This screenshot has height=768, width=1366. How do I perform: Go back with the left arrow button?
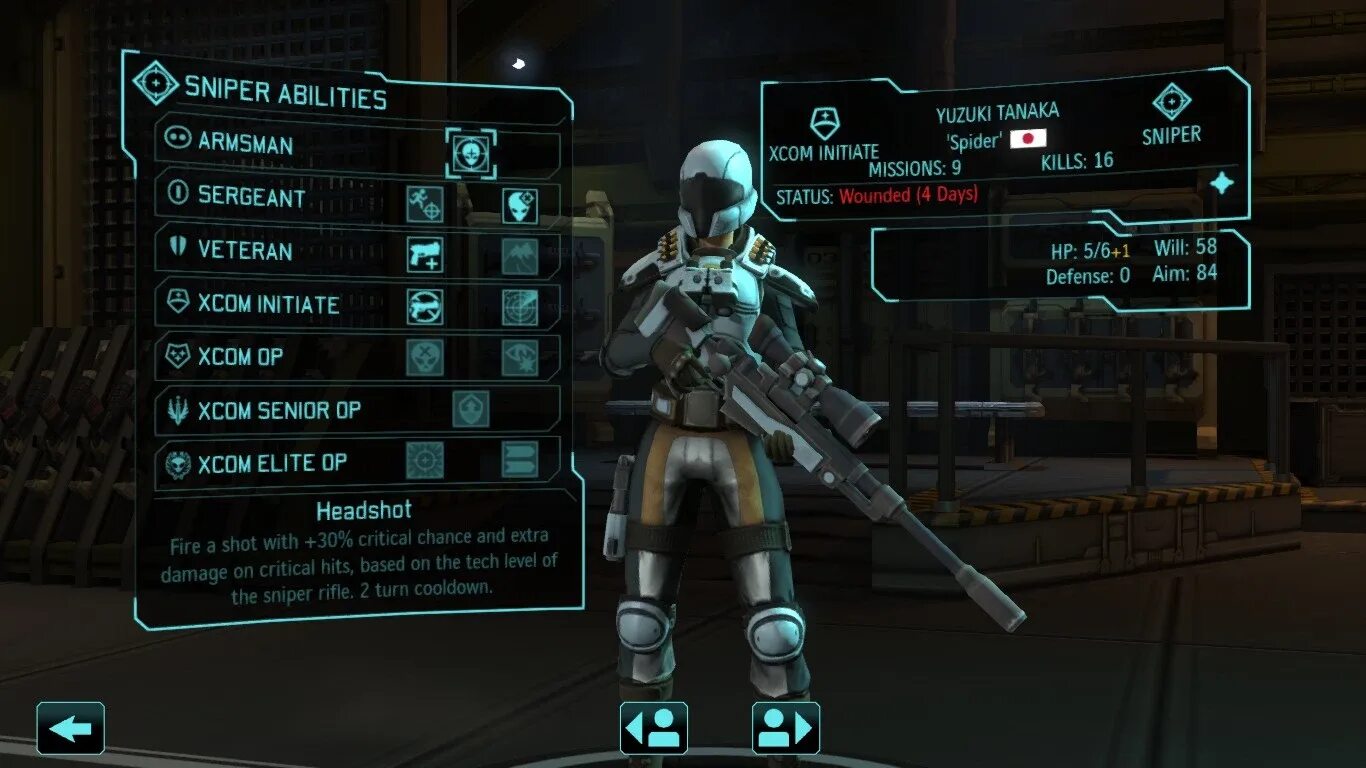pos(71,728)
